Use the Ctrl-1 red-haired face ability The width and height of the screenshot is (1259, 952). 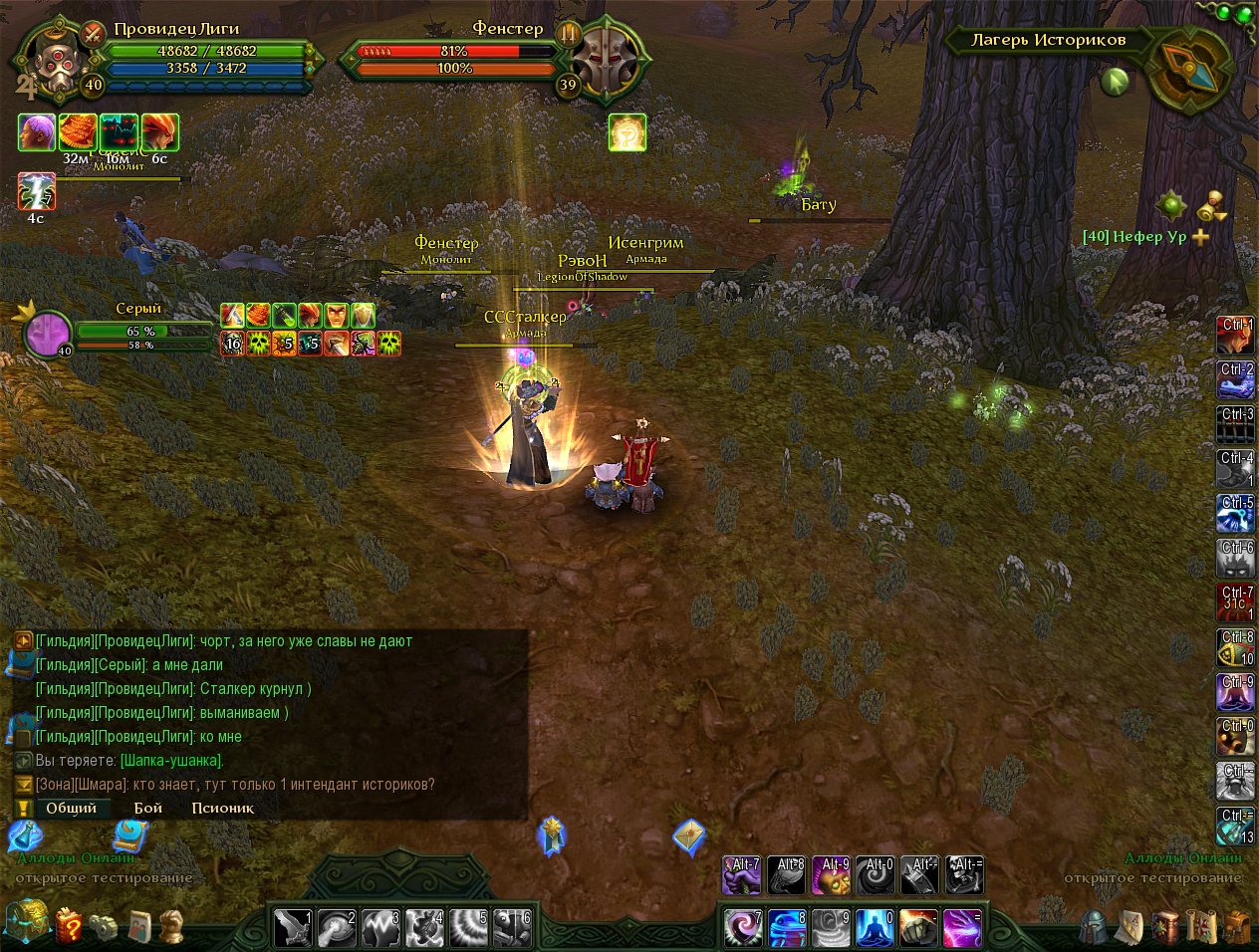[1236, 336]
